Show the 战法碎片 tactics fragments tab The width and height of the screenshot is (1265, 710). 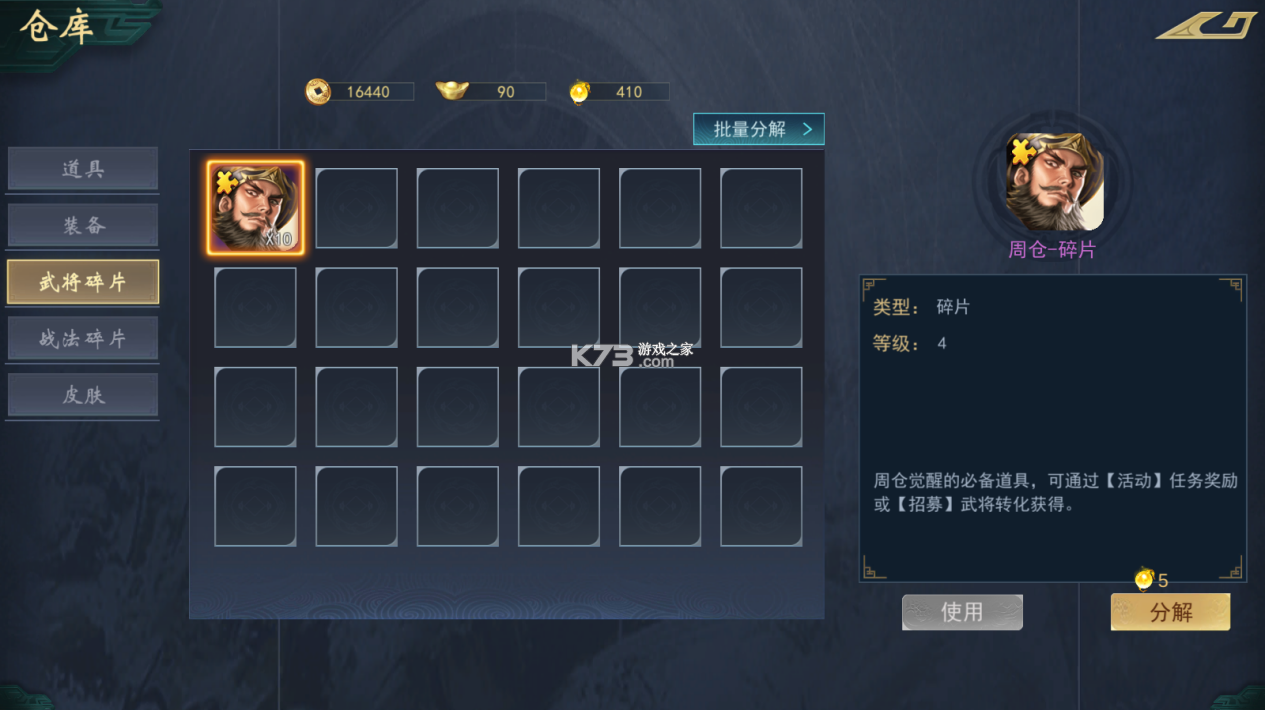tap(83, 338)
